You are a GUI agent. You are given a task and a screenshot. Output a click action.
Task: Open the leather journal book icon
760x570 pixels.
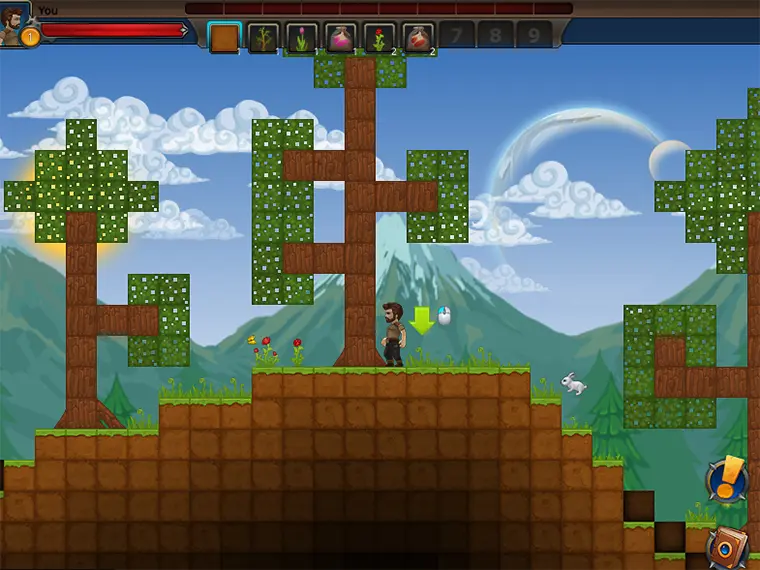[x=727, y=547]
